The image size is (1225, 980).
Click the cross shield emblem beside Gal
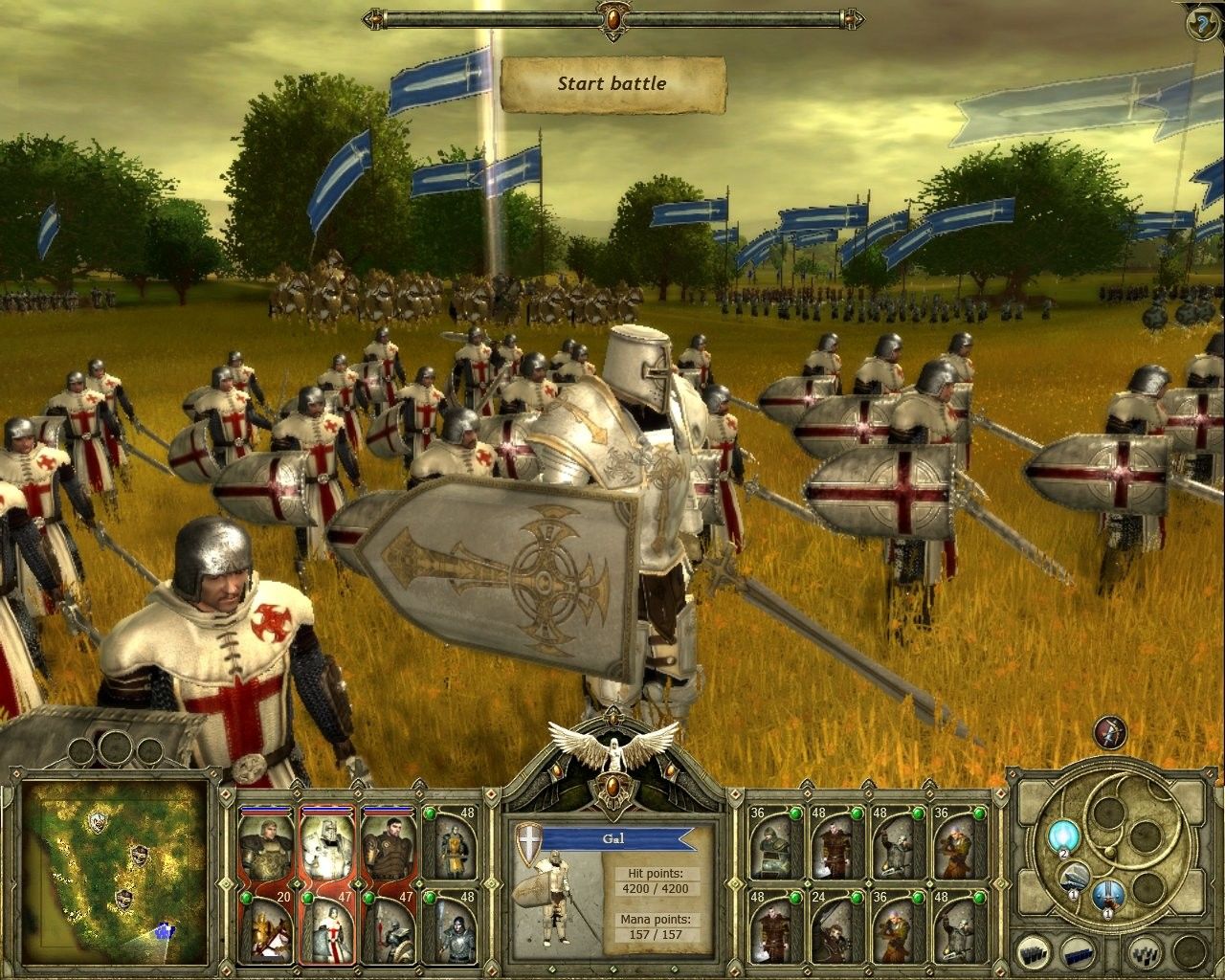coord(529,842)
